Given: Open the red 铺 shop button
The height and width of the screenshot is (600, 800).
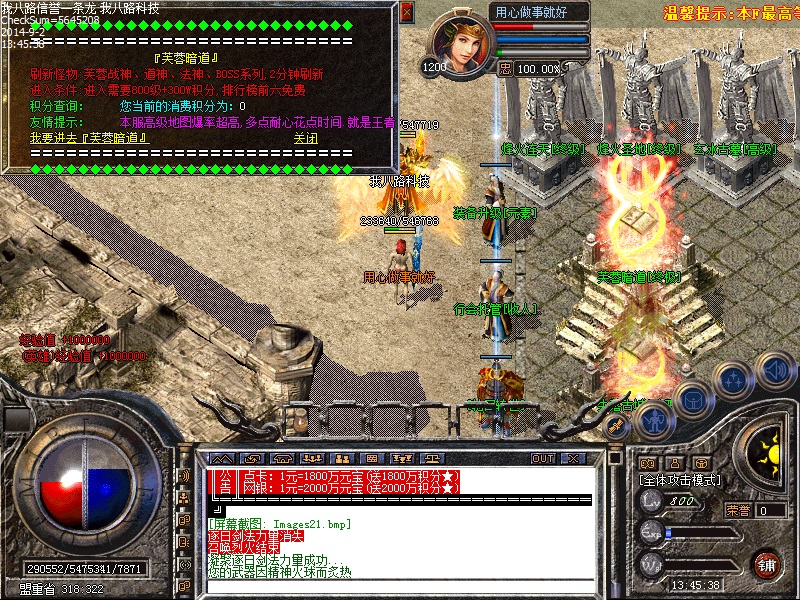Looking at the screenshot, I should 766,564.
